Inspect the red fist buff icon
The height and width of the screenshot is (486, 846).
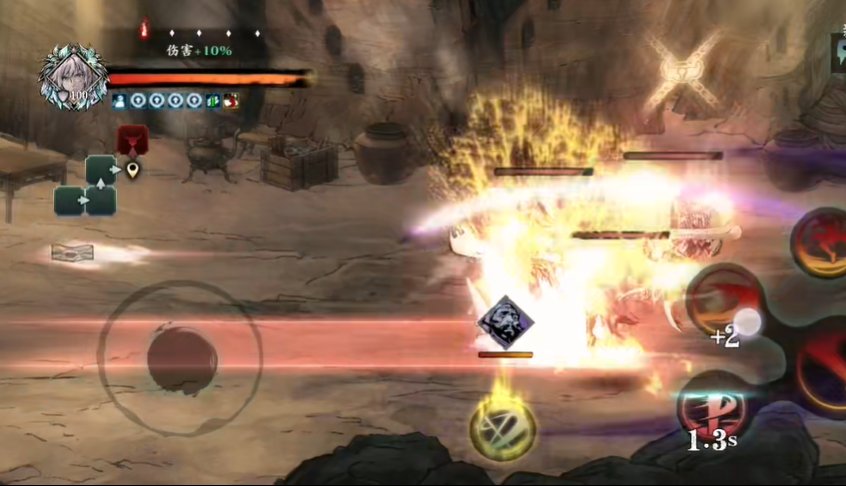[231, 100]
